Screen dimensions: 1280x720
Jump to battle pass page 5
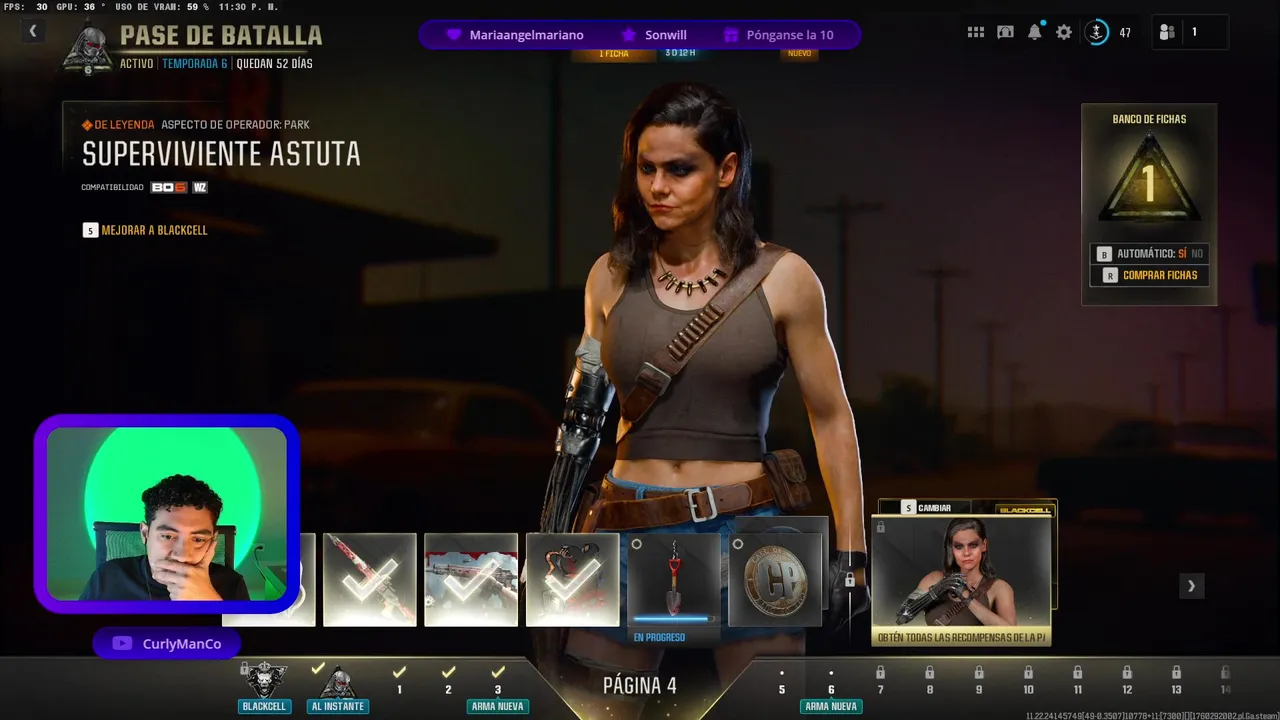click(x=782, y=682)
